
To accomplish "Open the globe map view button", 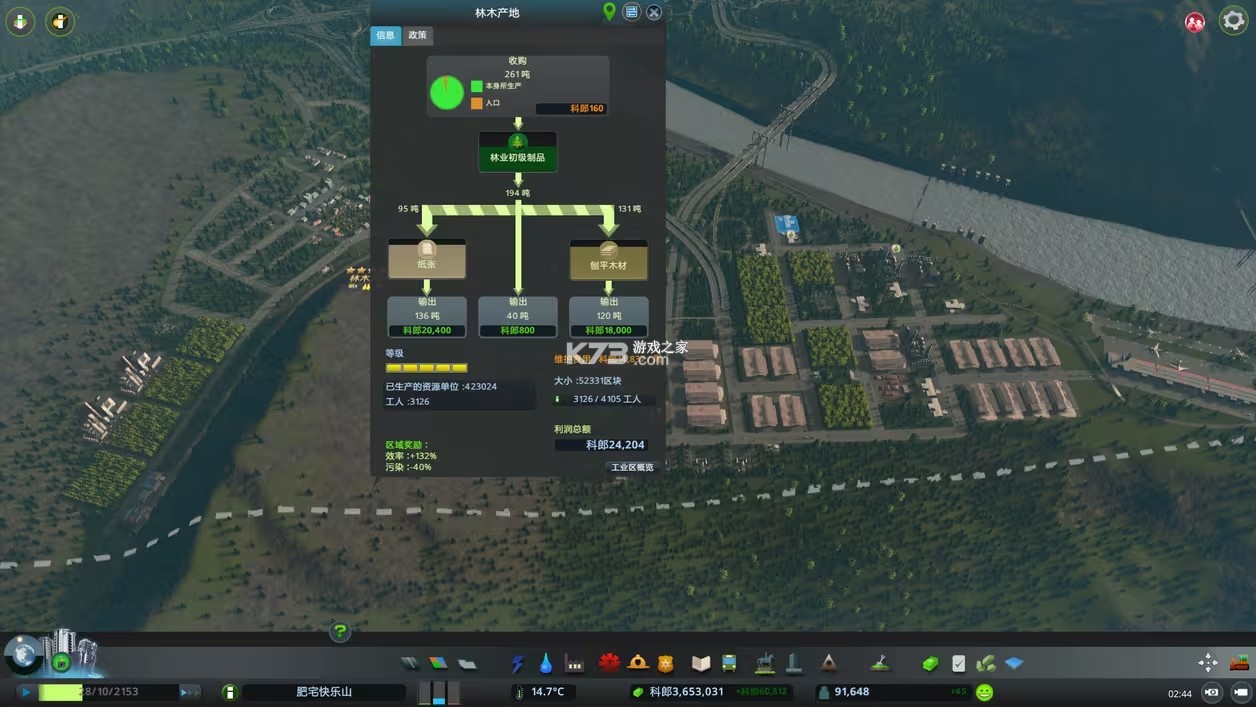I will point(22,654).
